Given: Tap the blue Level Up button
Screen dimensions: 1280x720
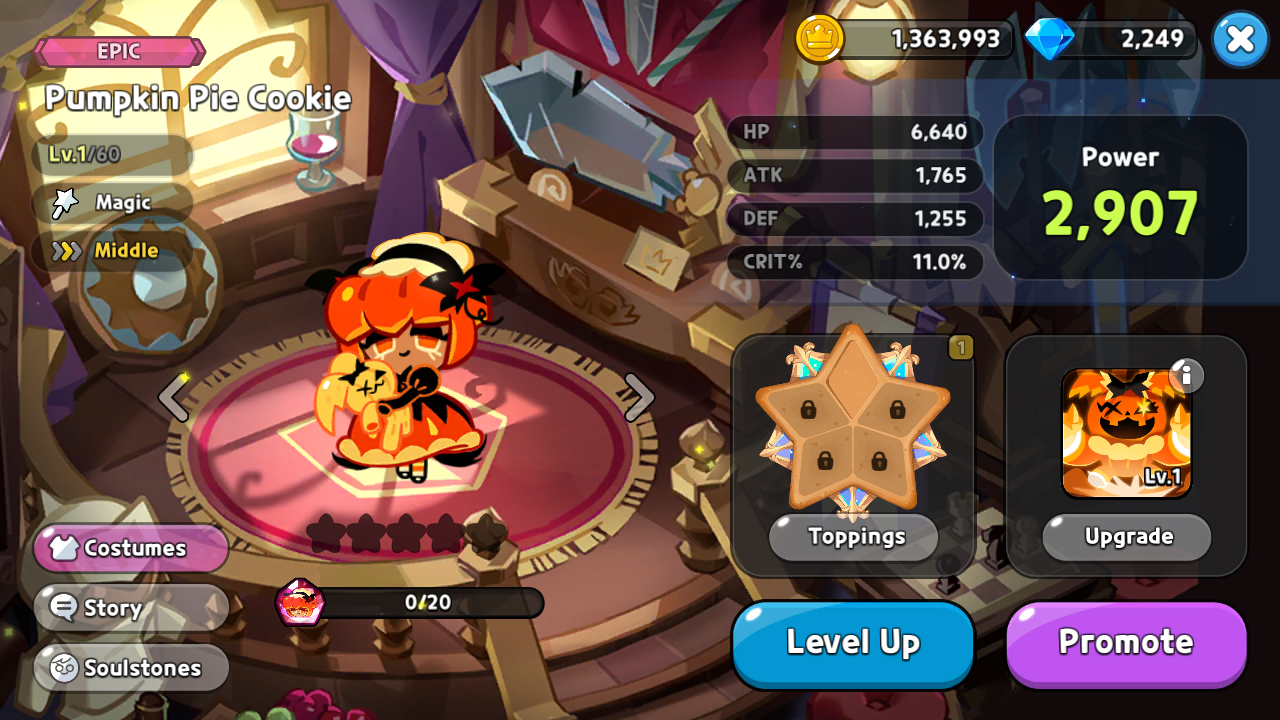Looking at the screenshot, I should point(853,643).
